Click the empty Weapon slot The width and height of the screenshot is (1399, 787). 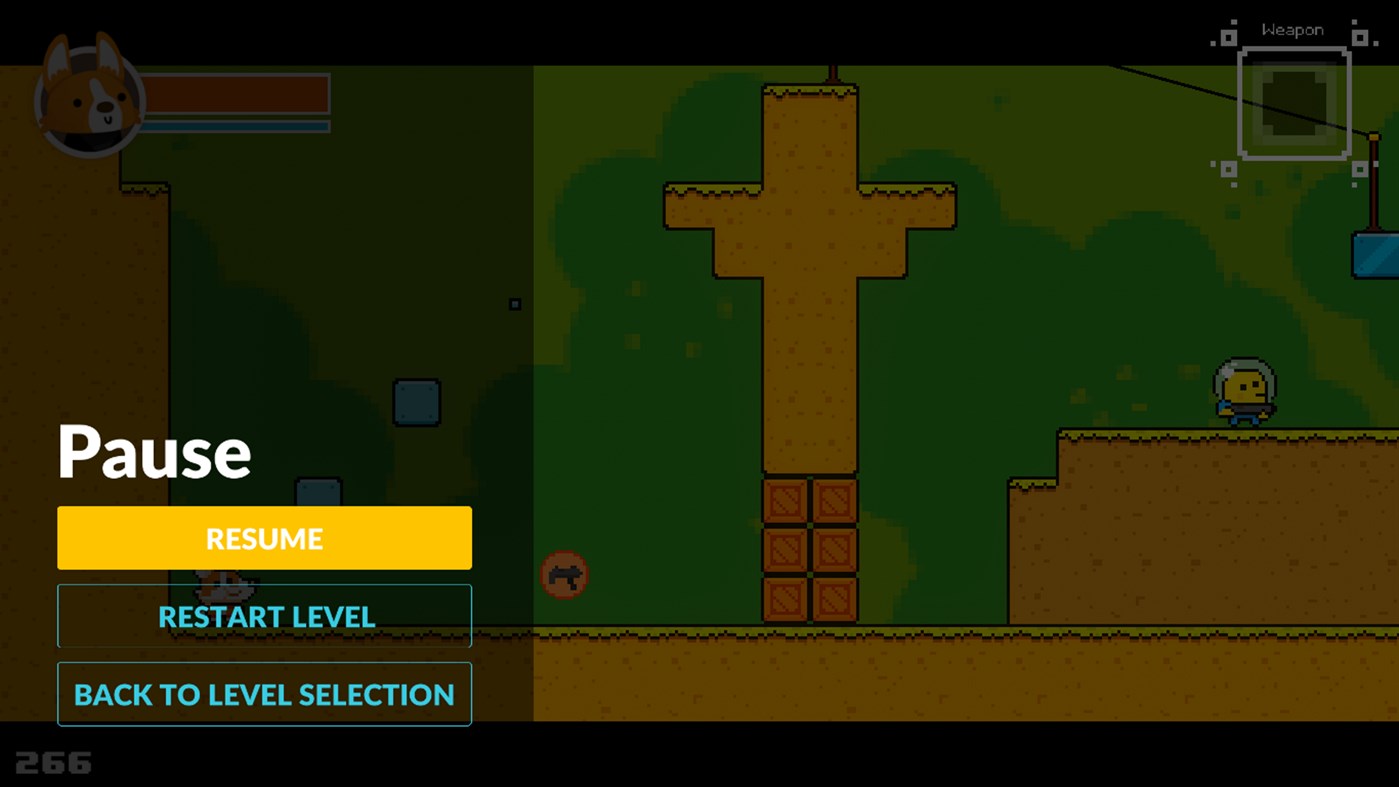pyautogui.click(x=1293, y=101)
